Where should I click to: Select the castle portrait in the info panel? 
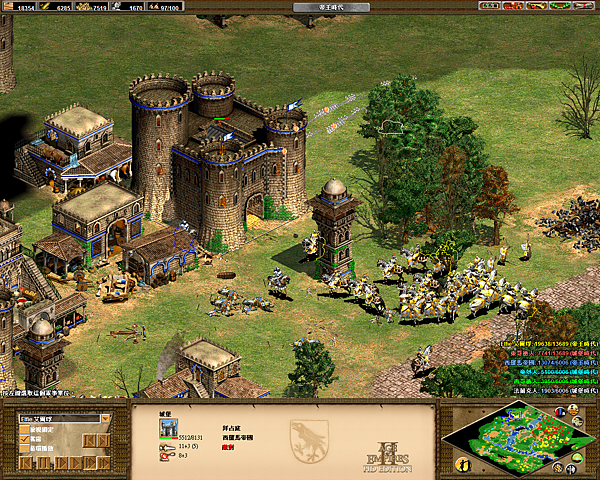168,427
